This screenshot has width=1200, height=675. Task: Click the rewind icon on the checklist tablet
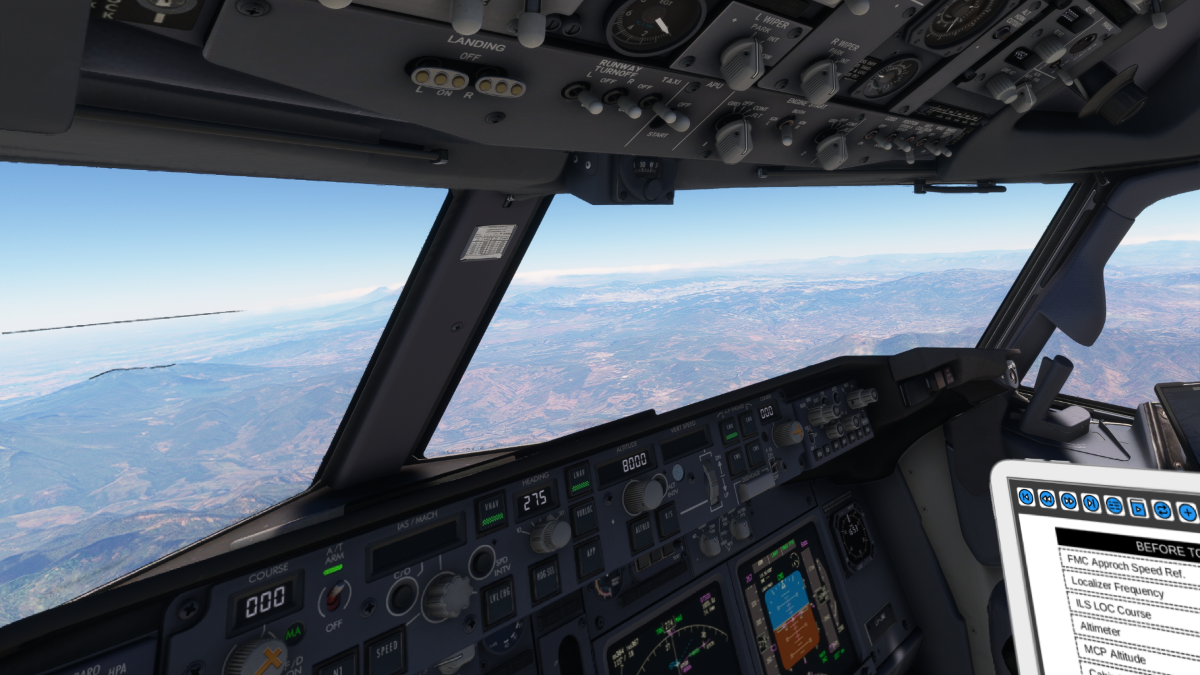click(x=1047, y=499)
